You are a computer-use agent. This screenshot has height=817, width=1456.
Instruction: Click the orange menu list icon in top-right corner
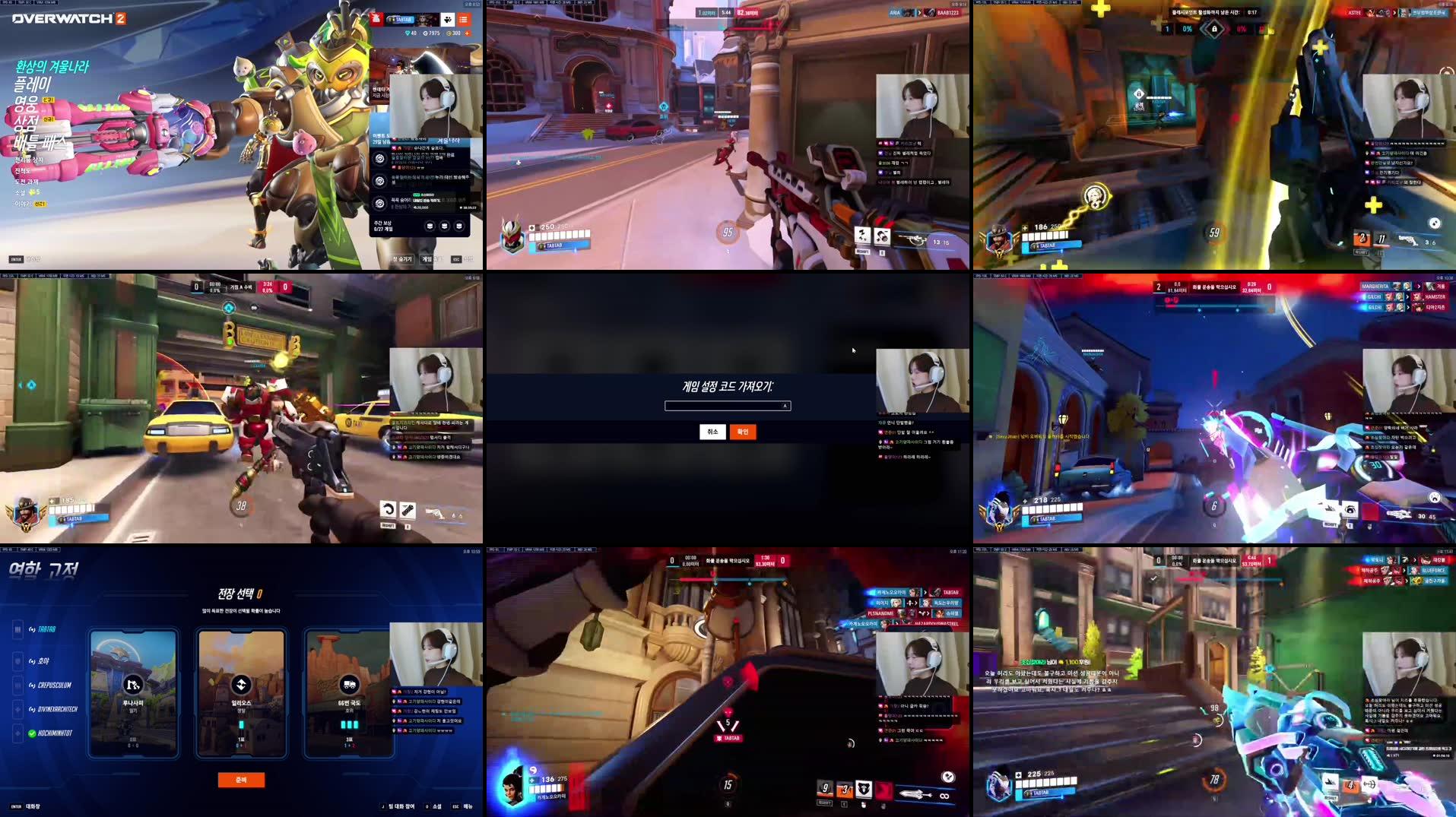[x=464, y=20]
